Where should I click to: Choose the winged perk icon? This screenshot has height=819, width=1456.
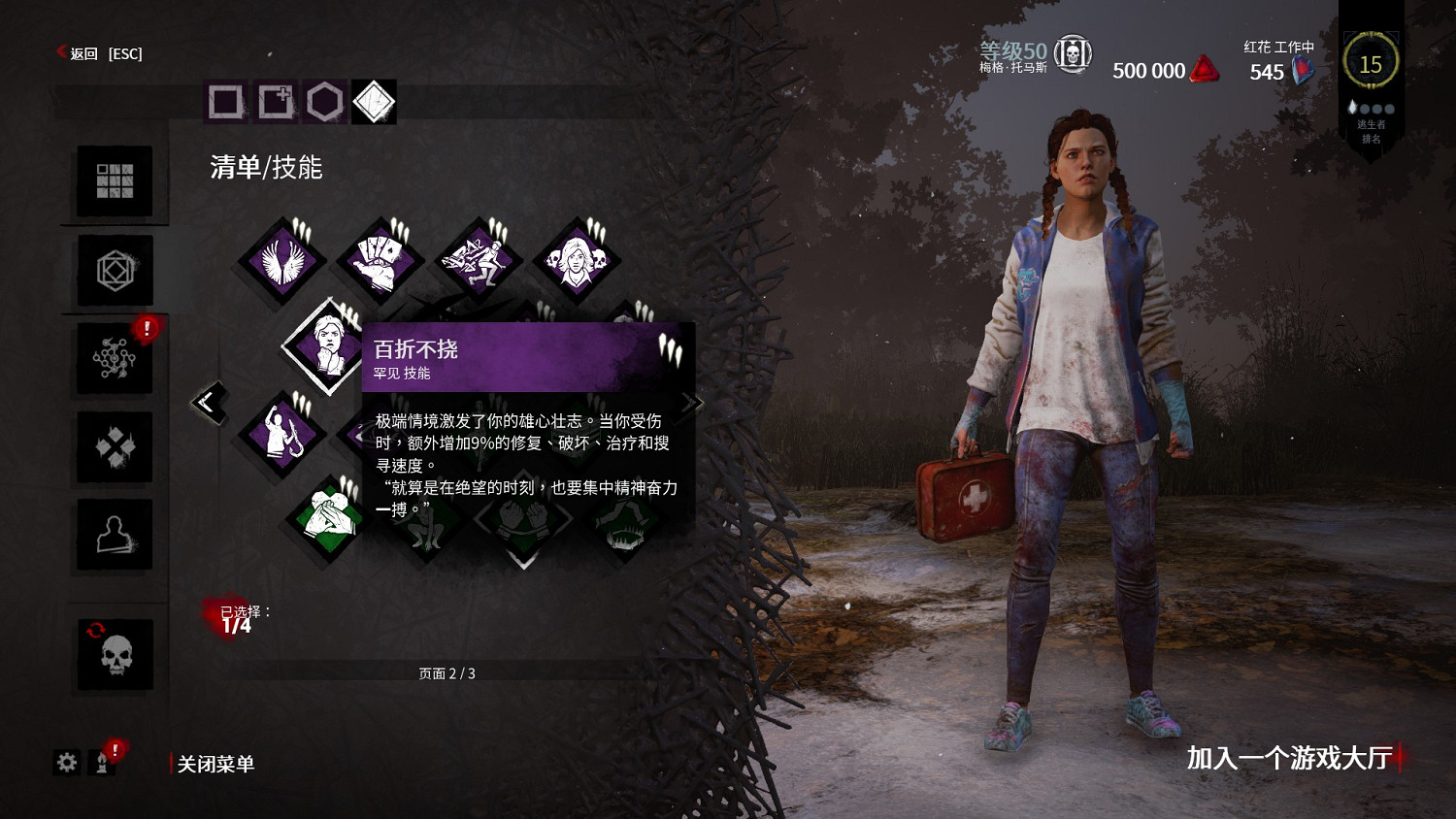[283, 262]
